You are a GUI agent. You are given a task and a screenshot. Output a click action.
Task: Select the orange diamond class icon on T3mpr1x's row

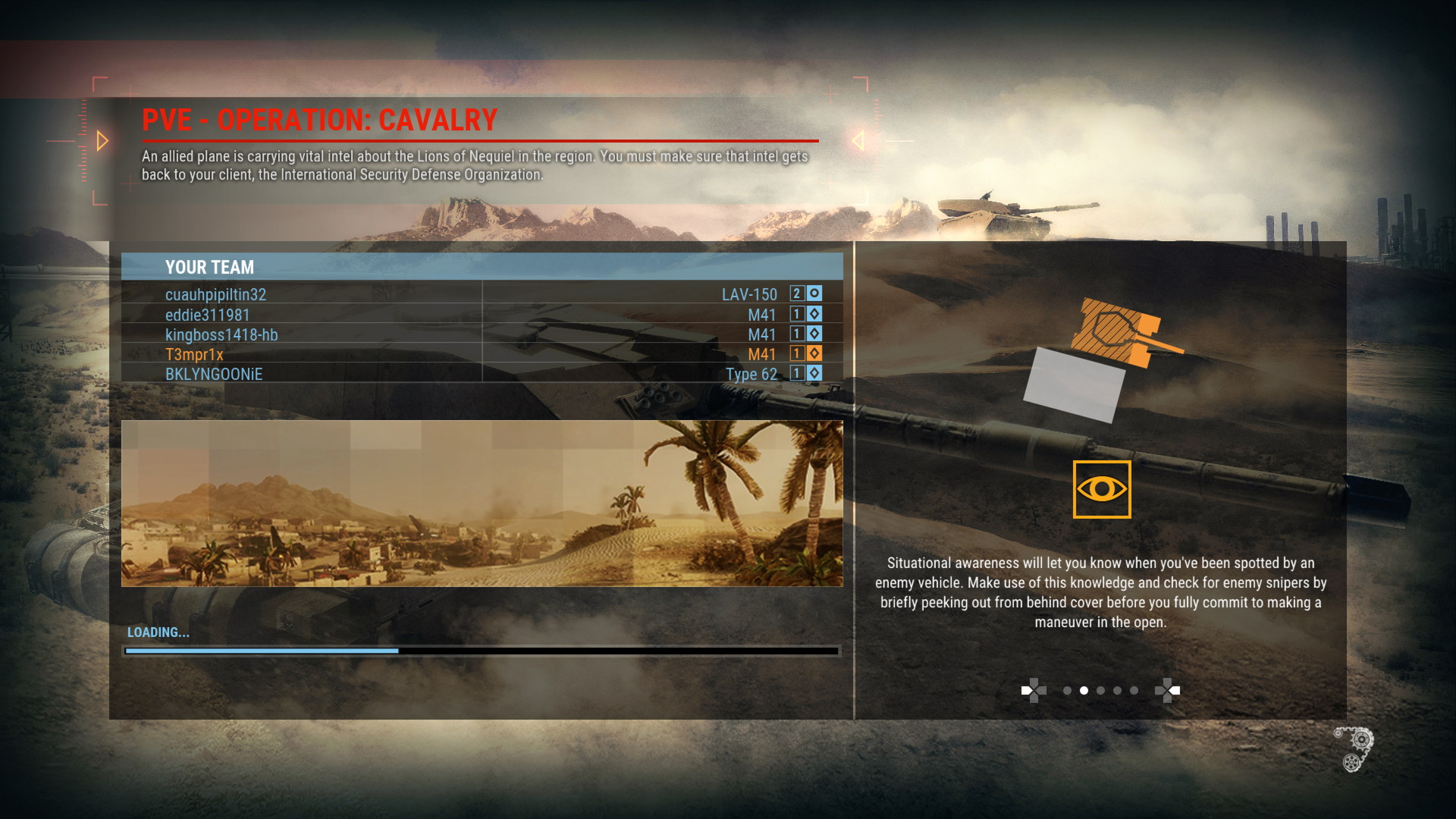814,353
